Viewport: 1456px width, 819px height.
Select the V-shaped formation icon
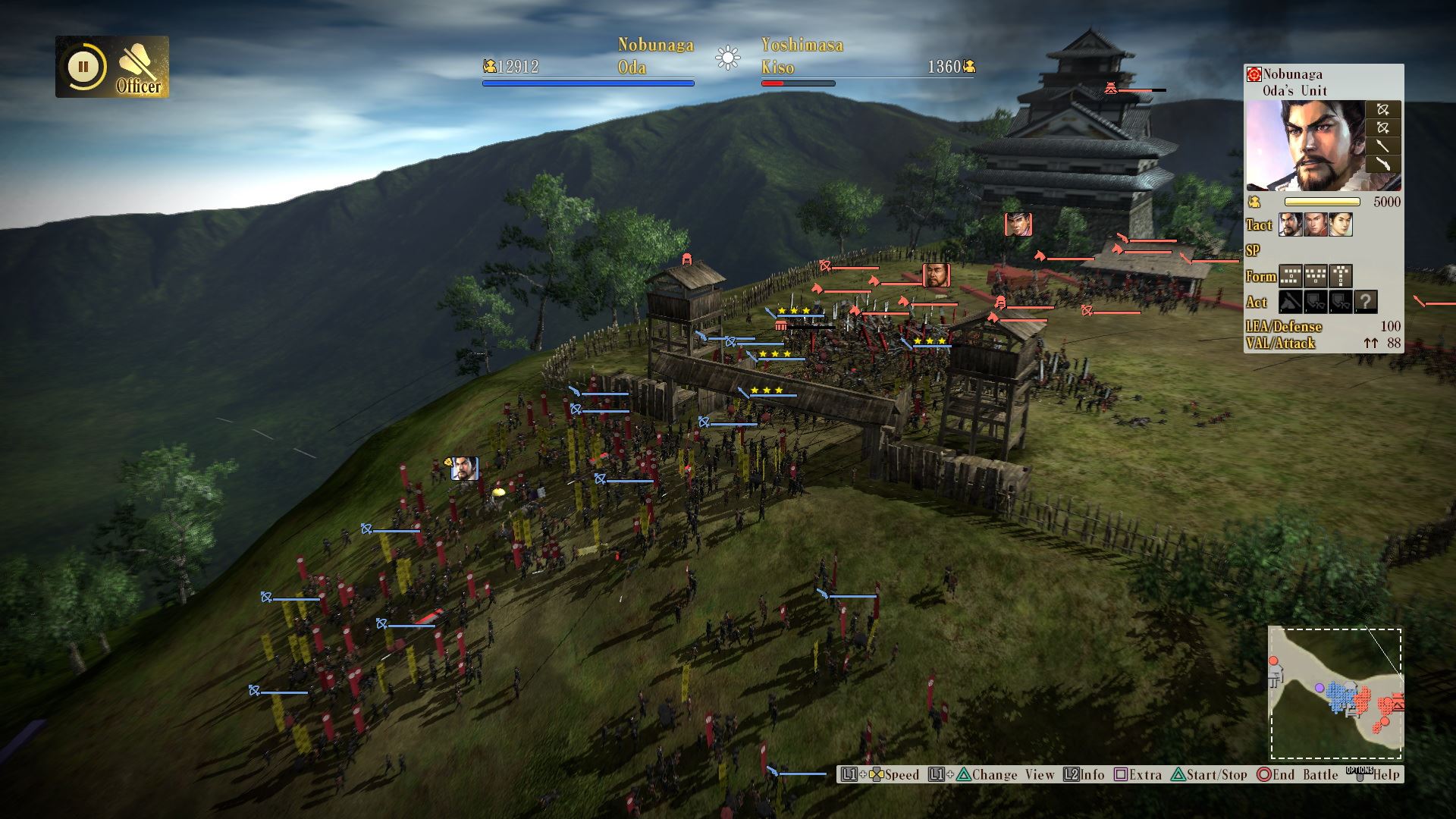click(x=1316, y=276)
